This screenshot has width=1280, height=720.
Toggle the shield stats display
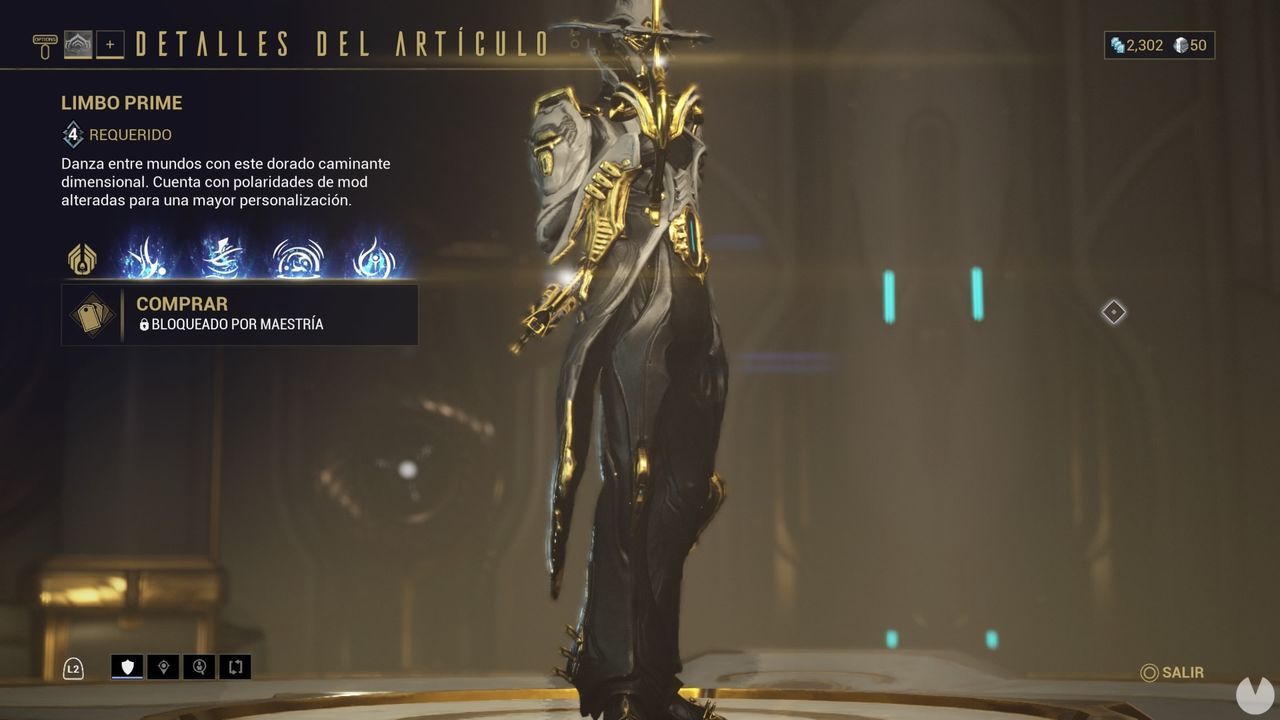pos(126,667)
